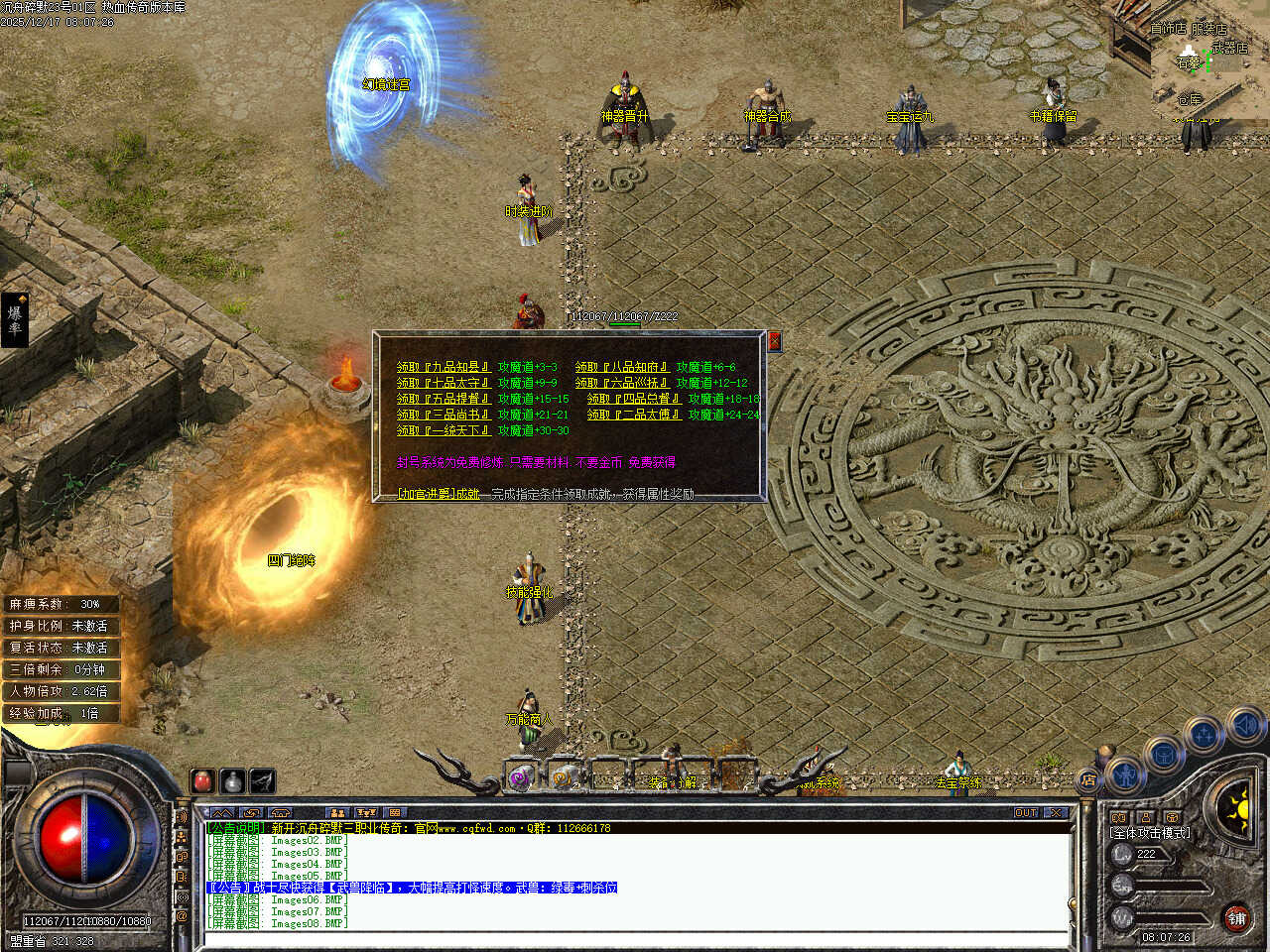Claim the 四品总督 title
This screenshot has width=1270, height=952.
pos(634,399)
